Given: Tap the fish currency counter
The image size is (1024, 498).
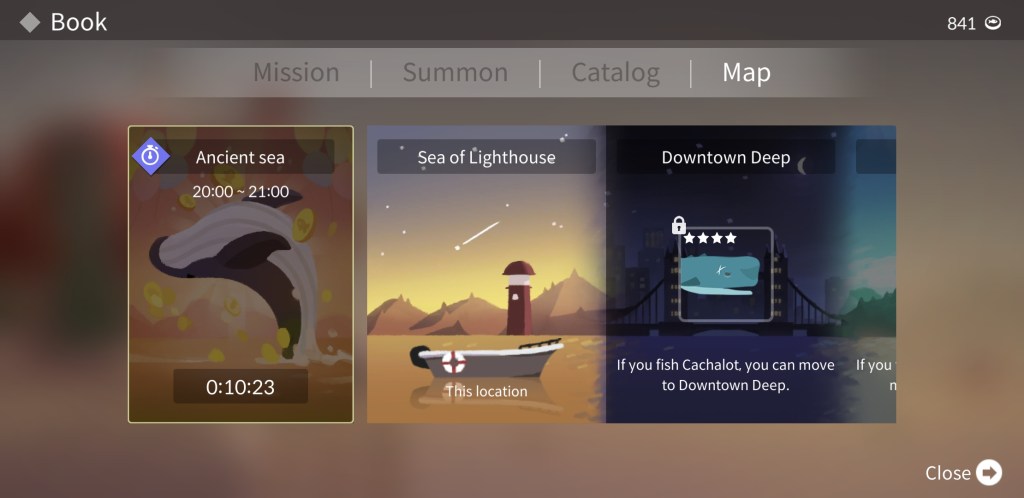Looking at the screenshot, I should 974,23.
